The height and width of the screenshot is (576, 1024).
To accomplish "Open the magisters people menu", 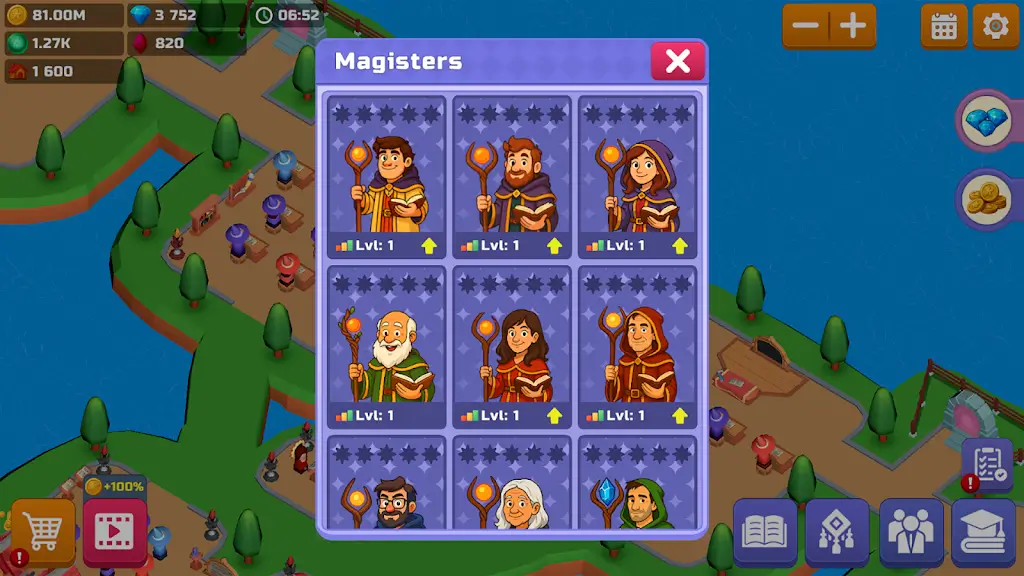I will [x=911, y=532].
